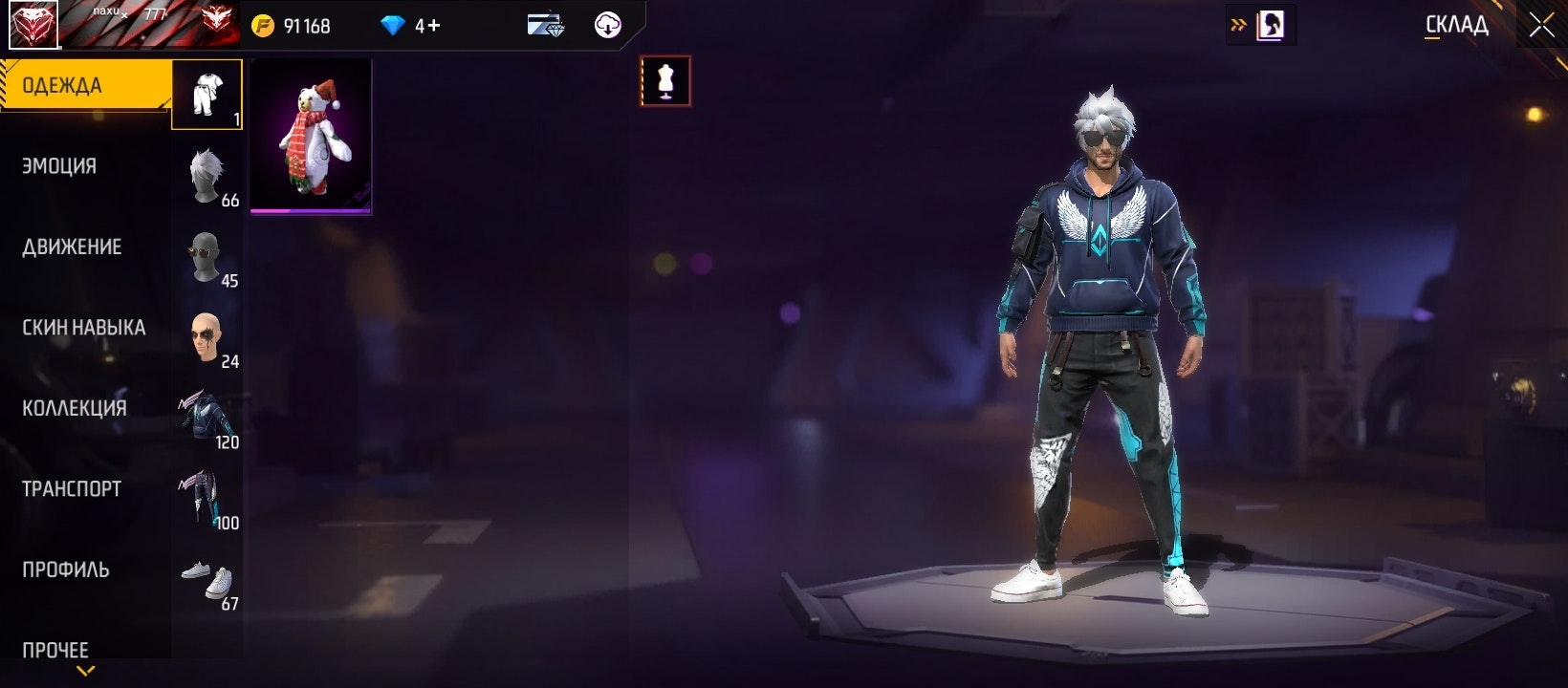The width and height of the screenshot is (1568, 688).
Task: Open the pants bottoms subcategory
Action: point(207,499)
